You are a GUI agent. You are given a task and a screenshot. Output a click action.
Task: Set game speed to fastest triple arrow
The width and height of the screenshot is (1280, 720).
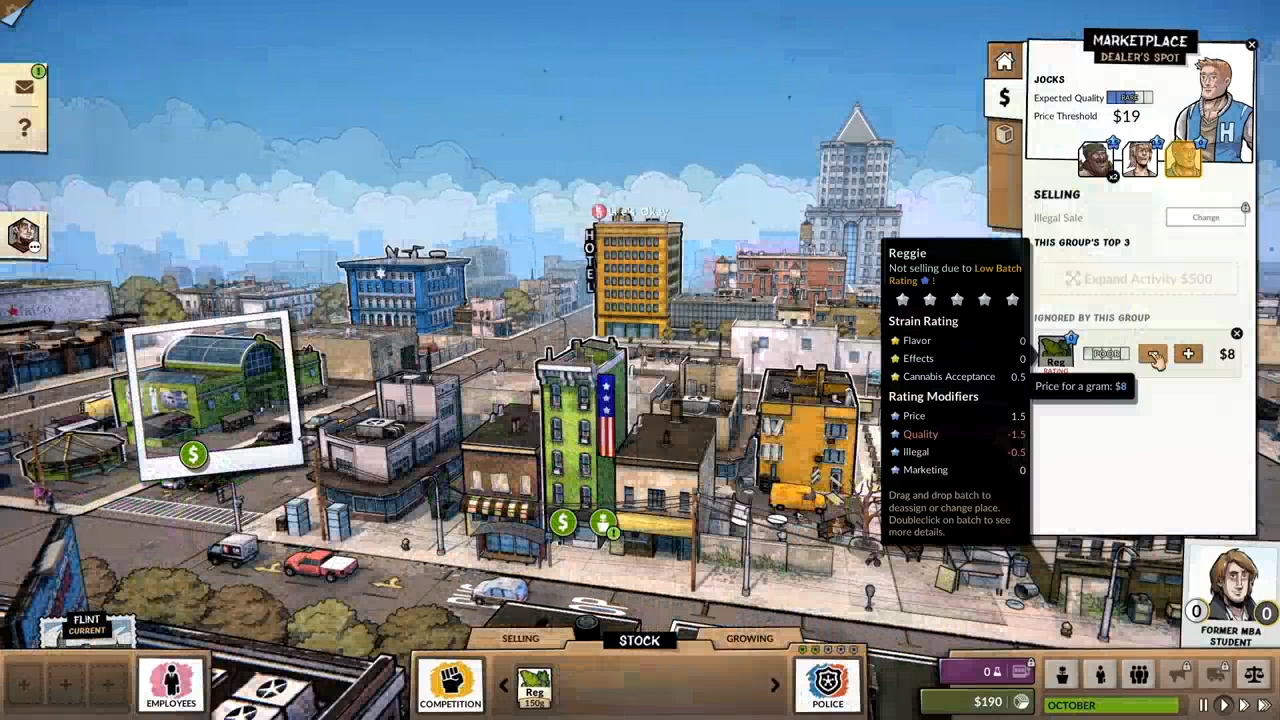pyautogui.click(x=1264, y=706)
